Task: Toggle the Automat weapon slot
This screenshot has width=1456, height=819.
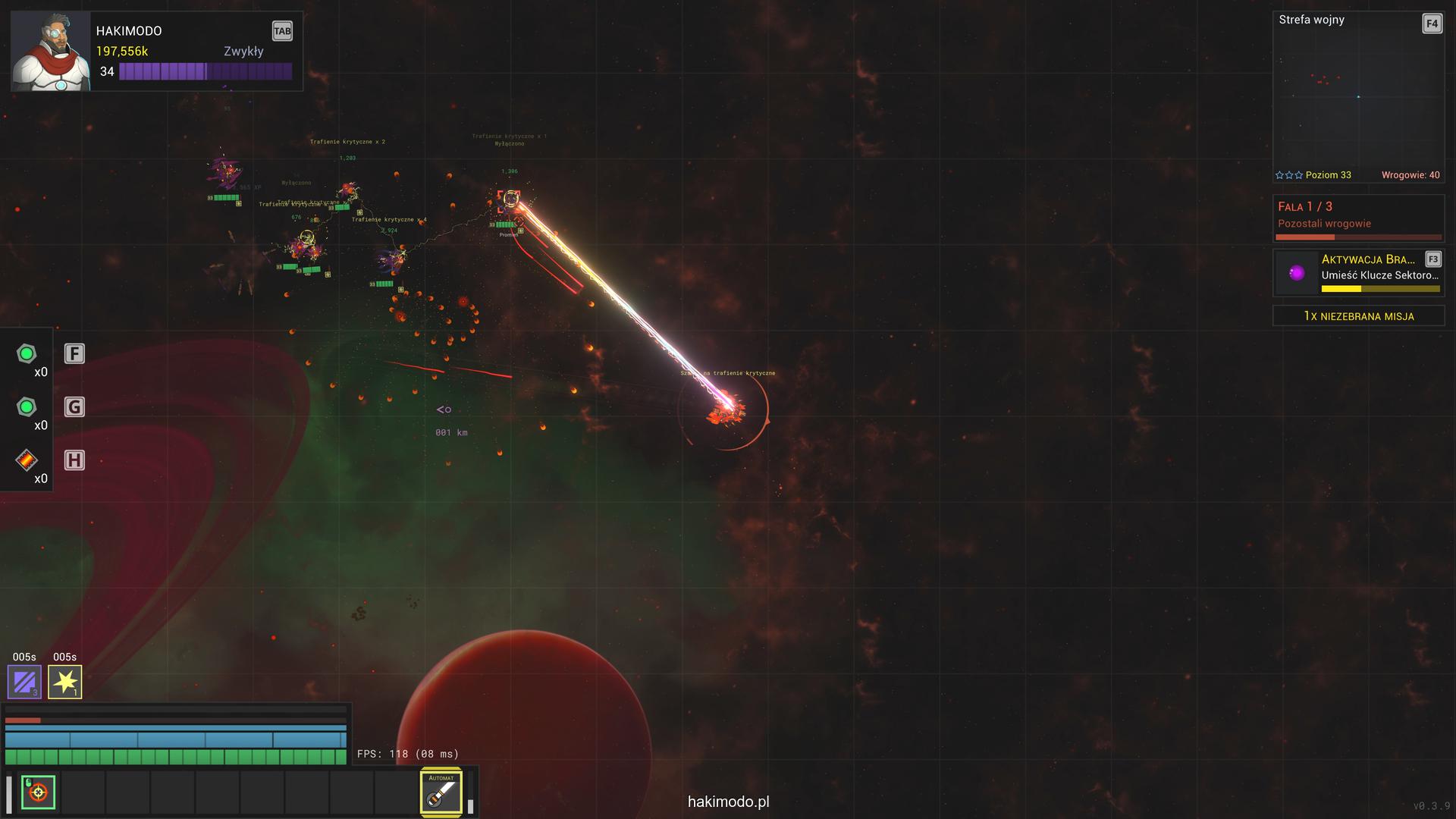Action: (441, 792)
